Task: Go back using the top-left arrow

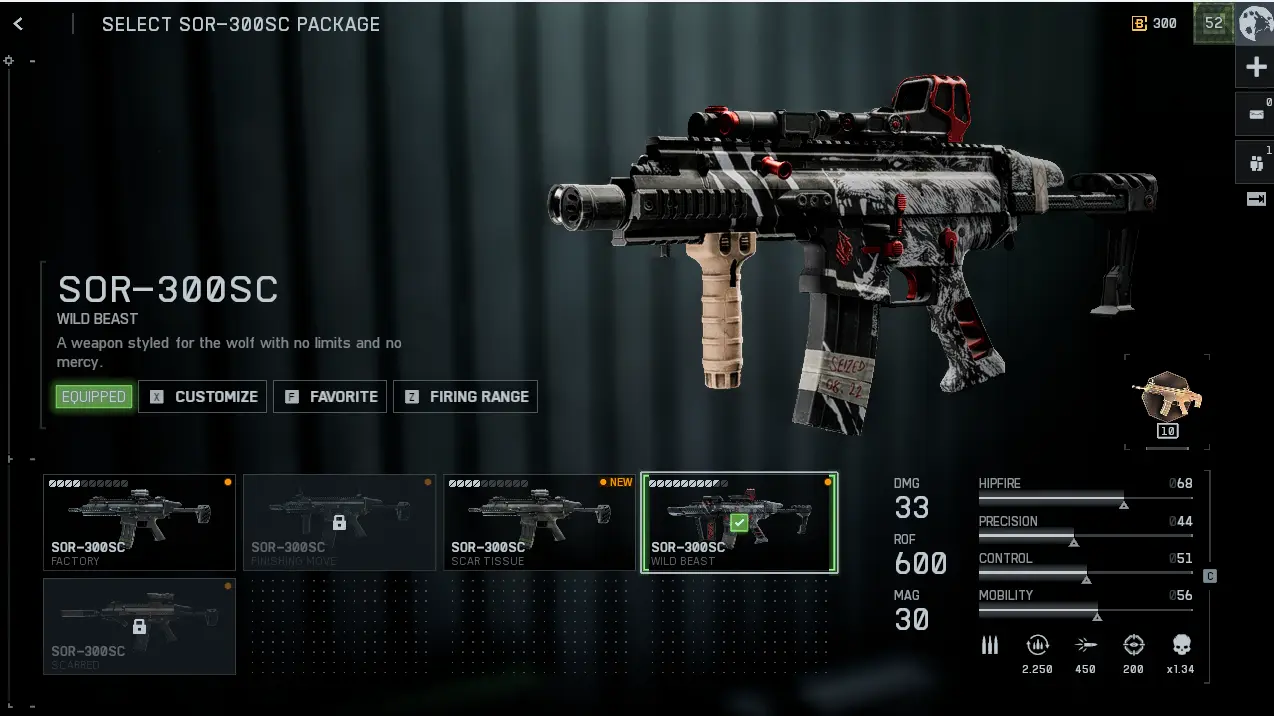Action: (x=18, y=24)
